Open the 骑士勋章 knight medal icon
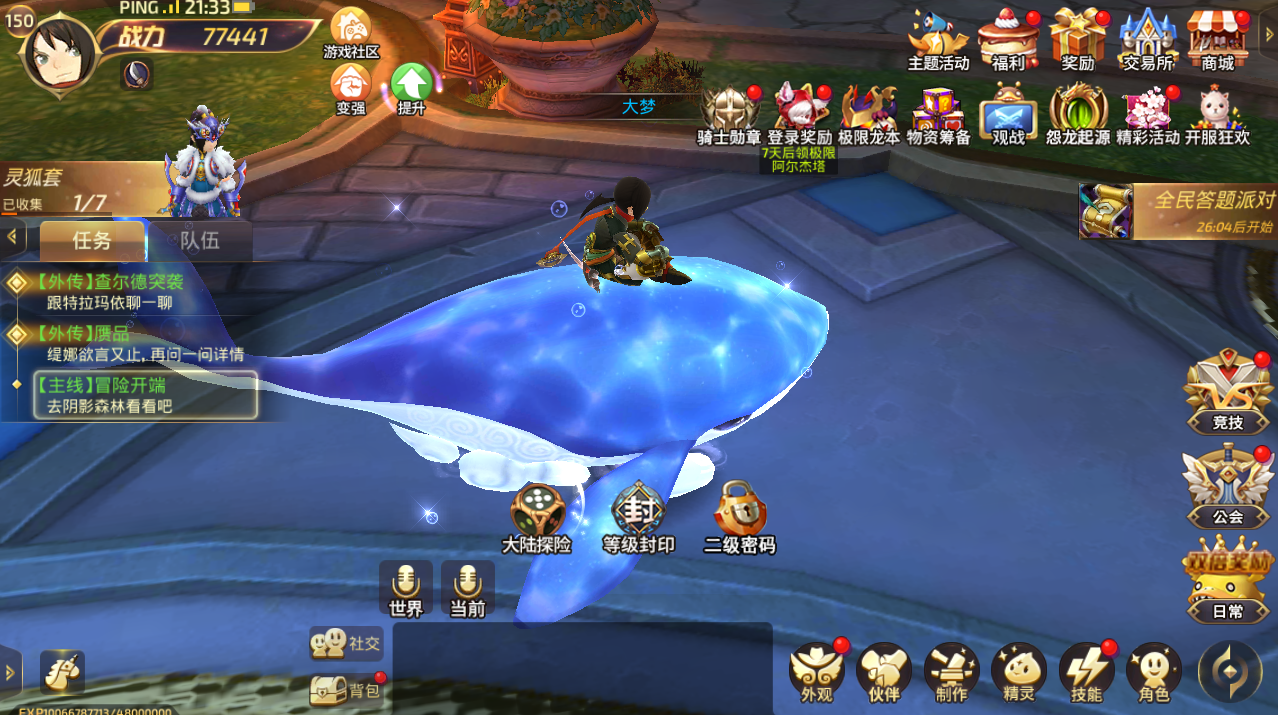1278x715 pixels. coord(729,112)
